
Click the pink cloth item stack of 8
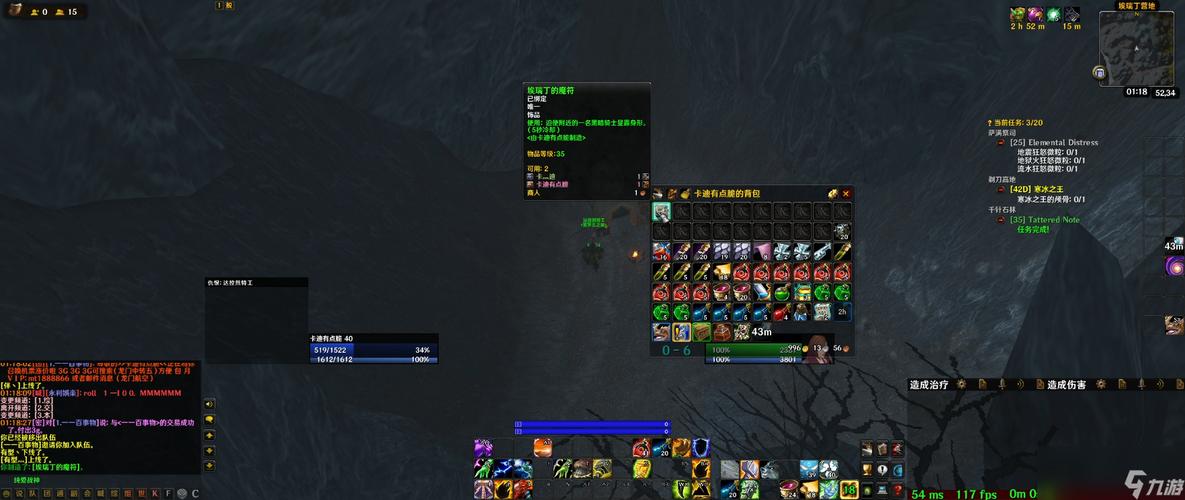pos(762,252)
